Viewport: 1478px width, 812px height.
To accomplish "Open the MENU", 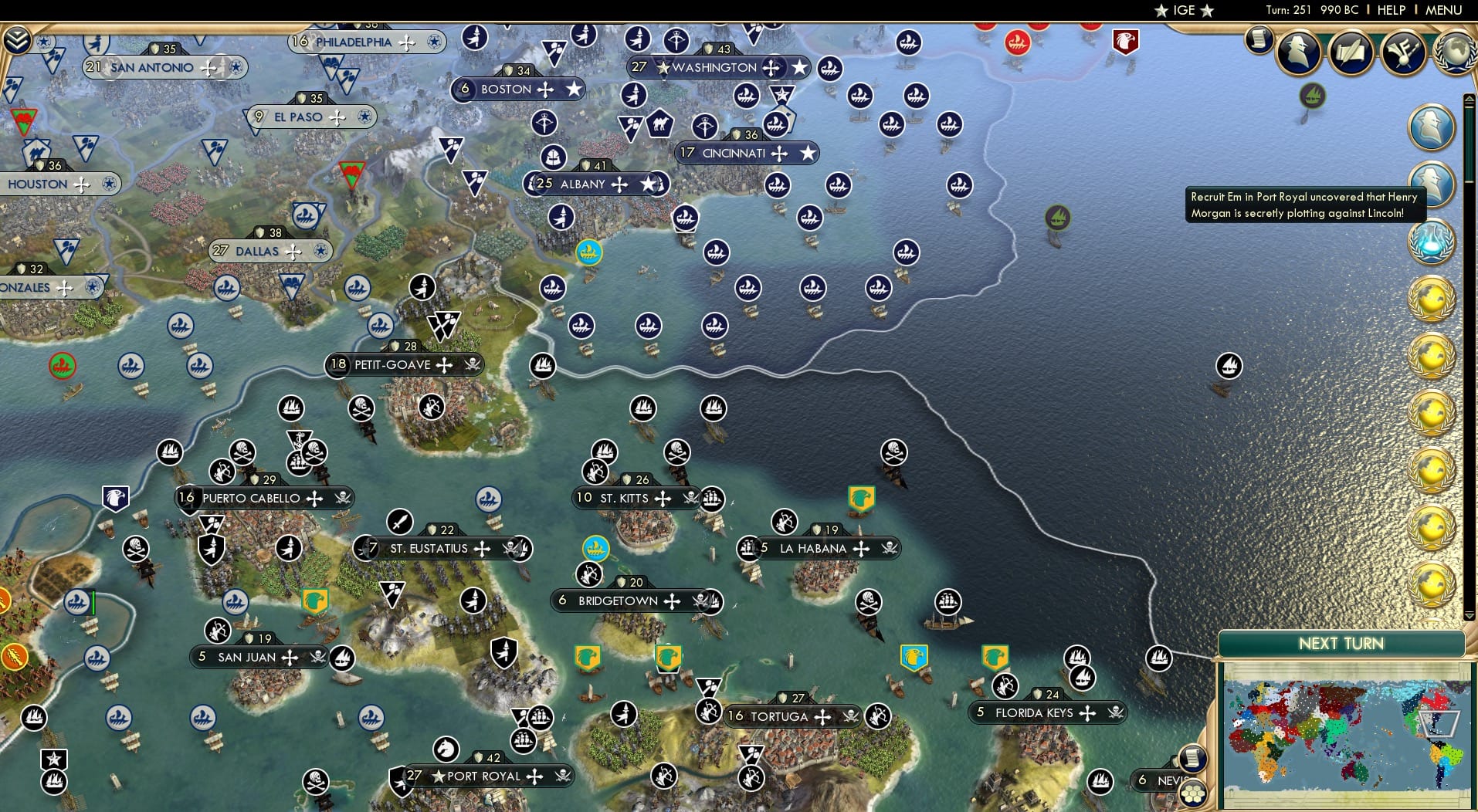I will [x=1443, y=10].
